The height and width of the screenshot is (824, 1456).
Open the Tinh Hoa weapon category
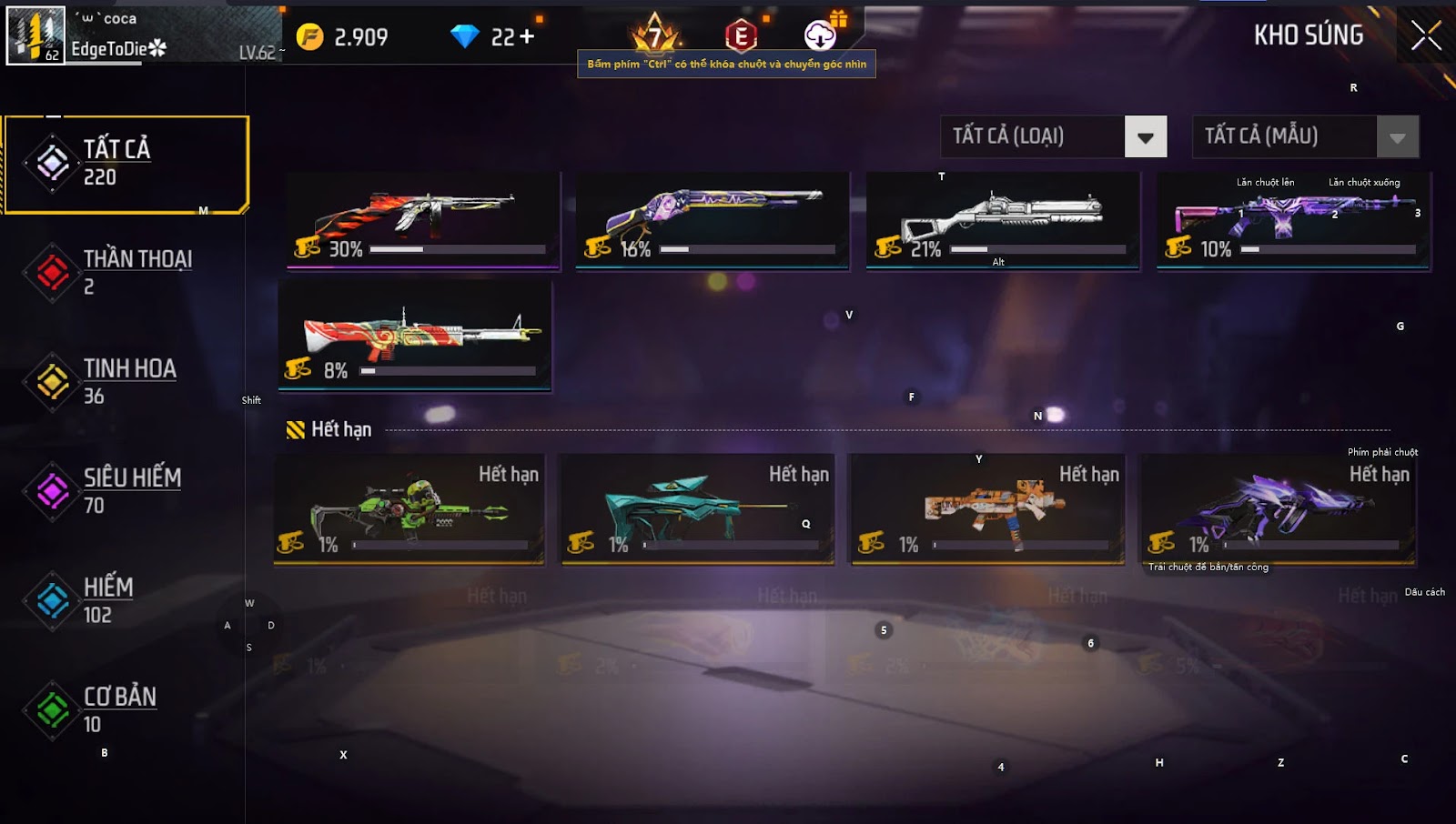pos(126,382)
